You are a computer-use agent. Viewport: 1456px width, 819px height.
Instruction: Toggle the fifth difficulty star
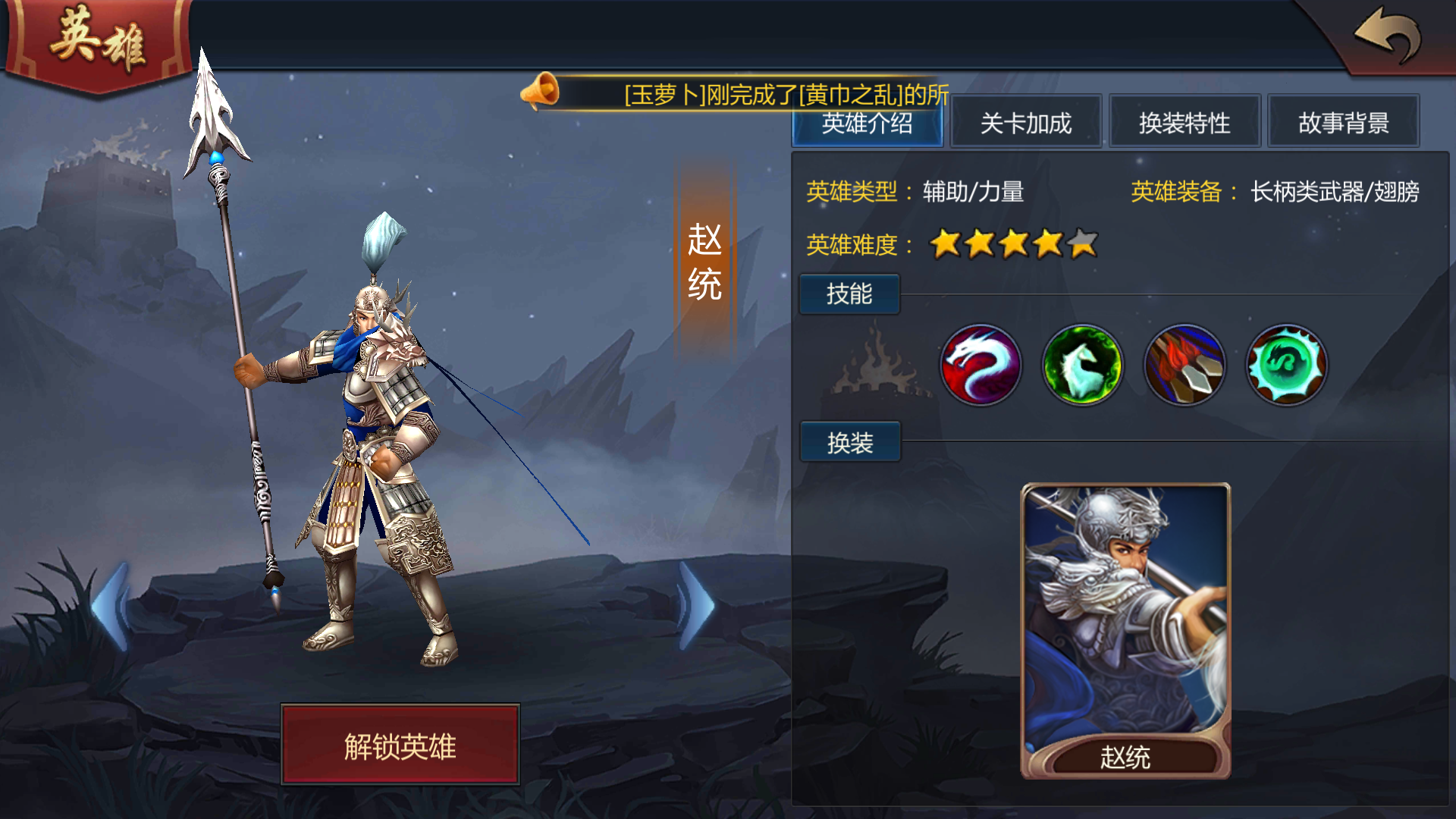point(1081,244)
